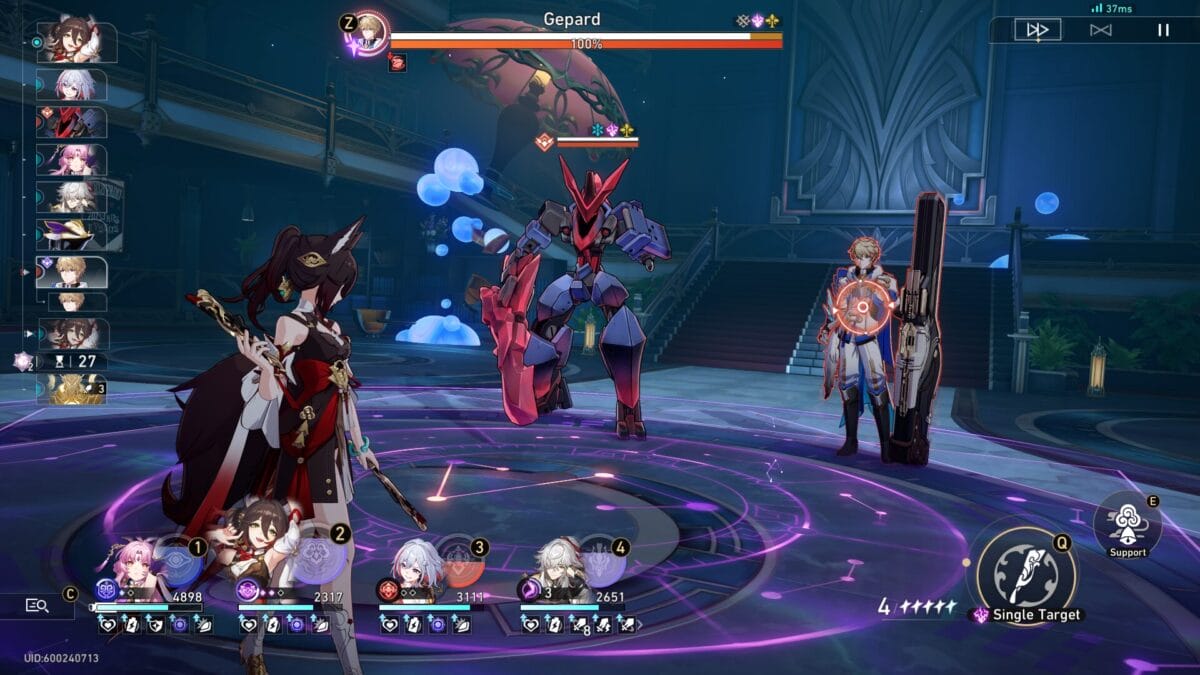Toggle the double-speed battle button
Image resolution: width=1200 pixels, height=675 pixels.
point(1037,30)
